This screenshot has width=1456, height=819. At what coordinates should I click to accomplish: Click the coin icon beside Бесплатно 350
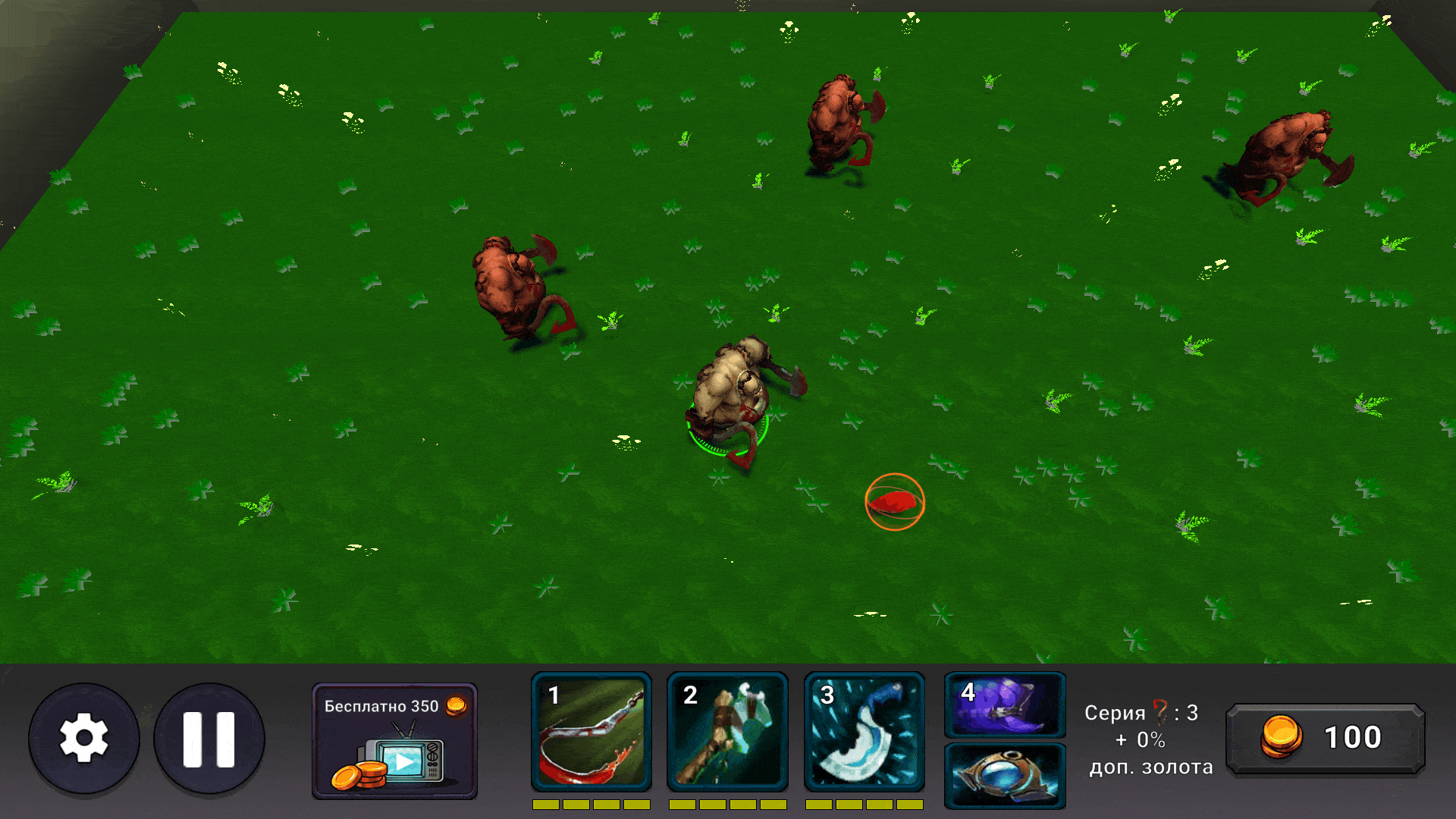click(x=456, y=707)
